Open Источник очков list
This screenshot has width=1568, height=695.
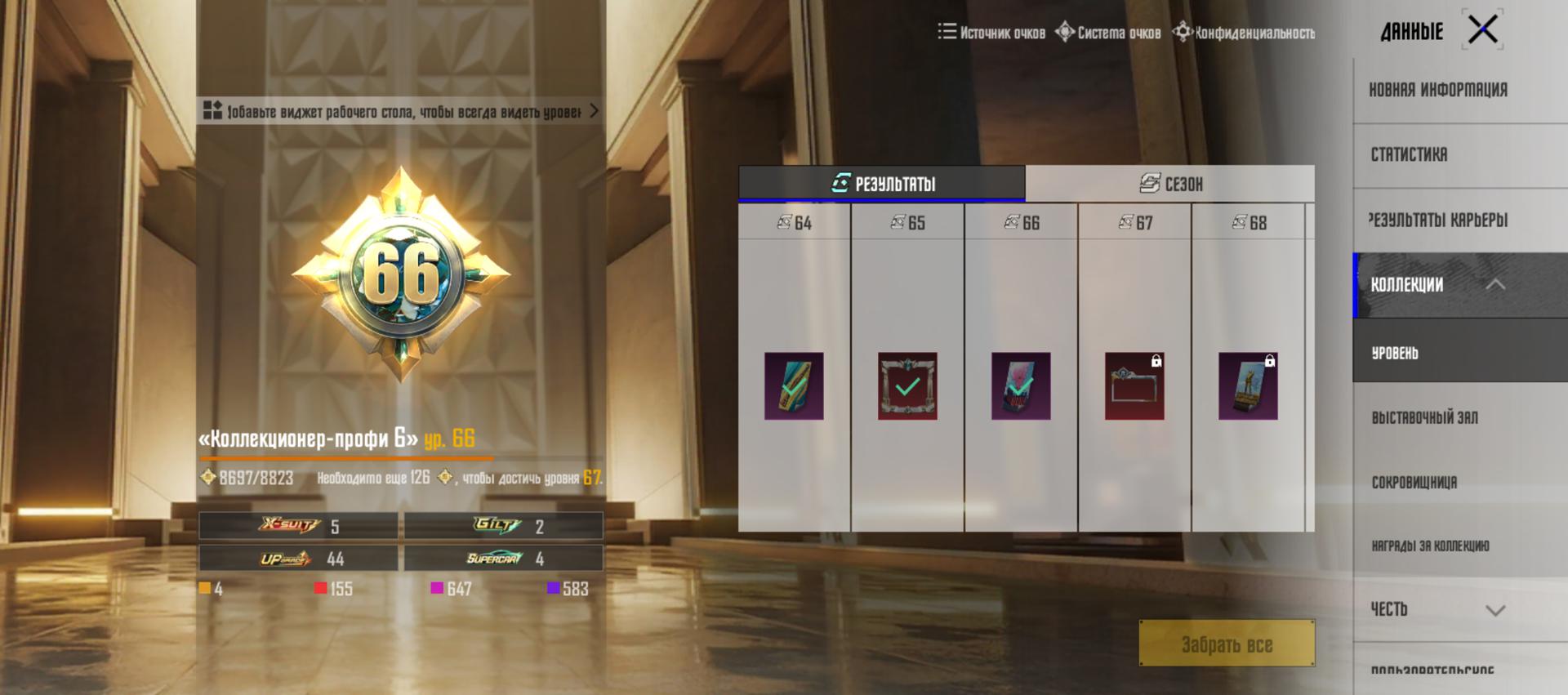point(991,33)
